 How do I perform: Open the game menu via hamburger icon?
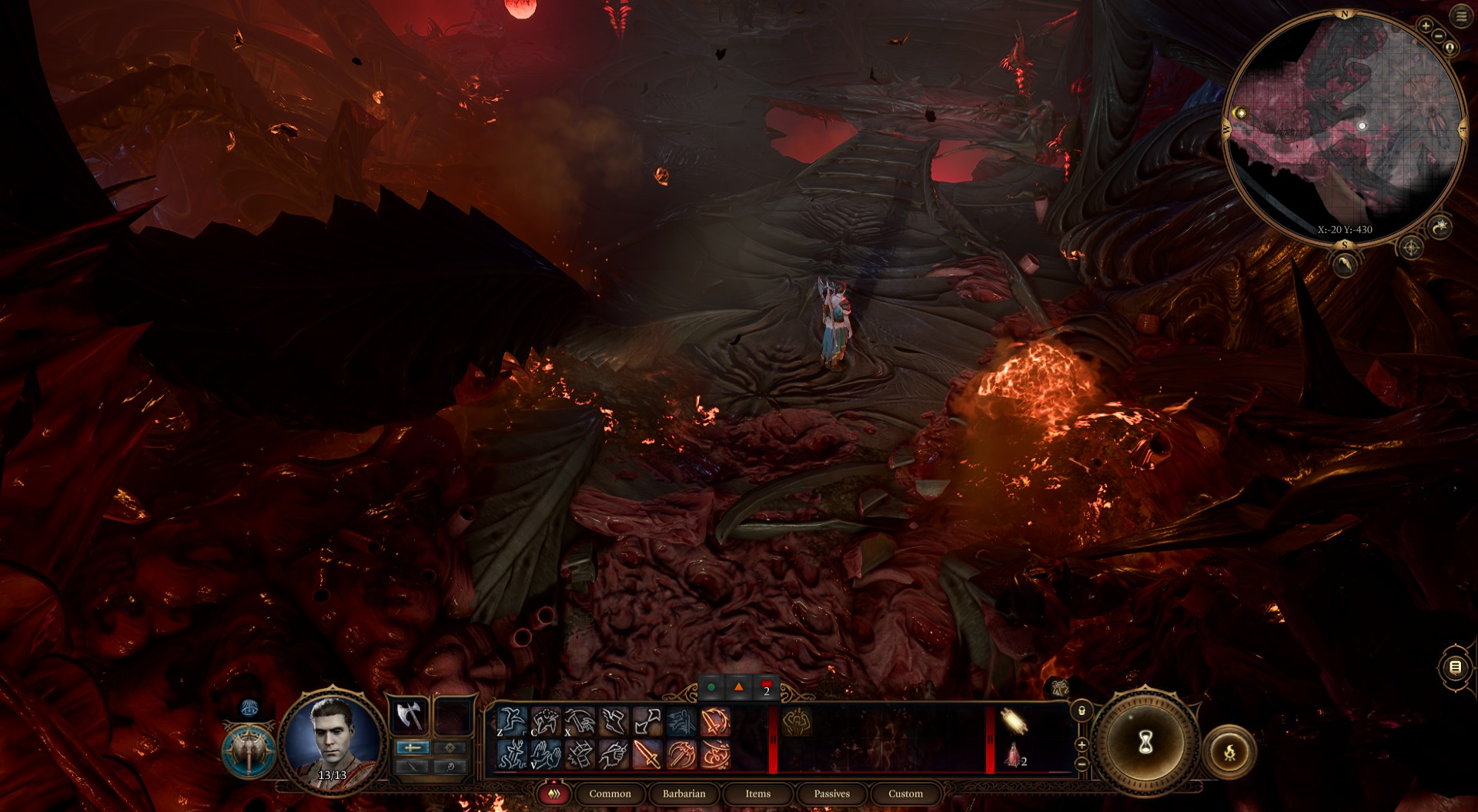coord(1461,16)
